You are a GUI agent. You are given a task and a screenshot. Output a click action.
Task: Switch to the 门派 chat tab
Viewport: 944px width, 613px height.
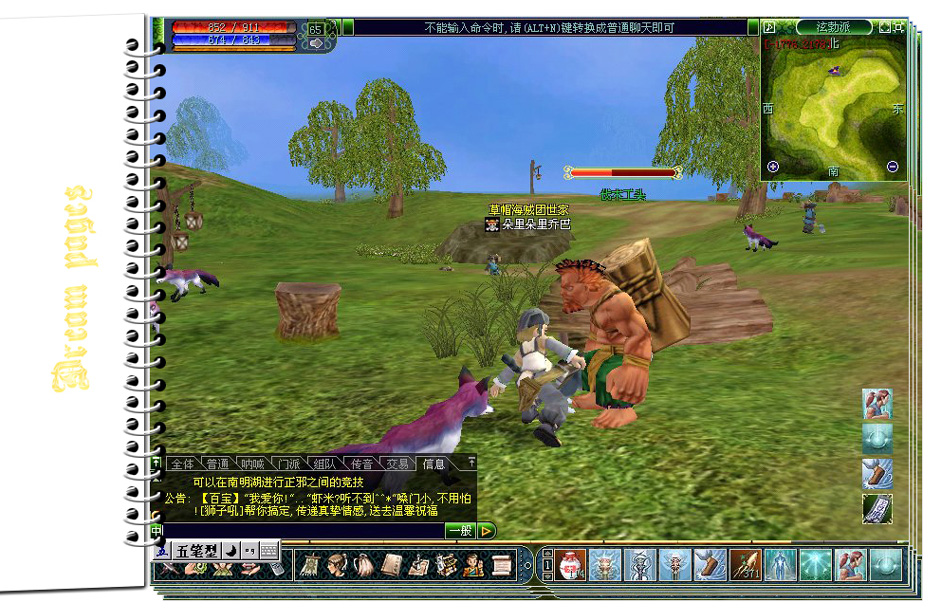tap(289, 464)
